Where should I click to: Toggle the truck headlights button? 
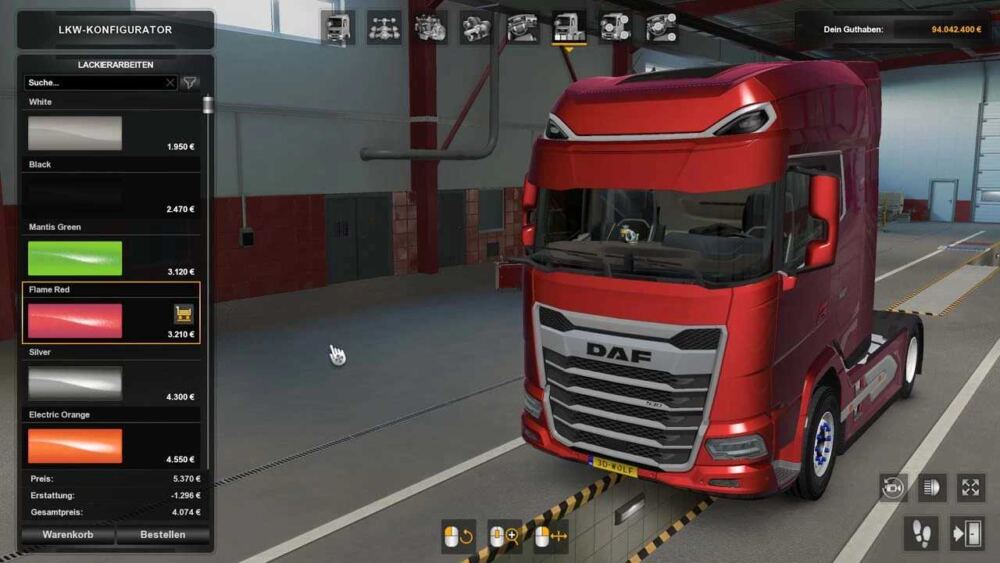click(x=932, y=488)
